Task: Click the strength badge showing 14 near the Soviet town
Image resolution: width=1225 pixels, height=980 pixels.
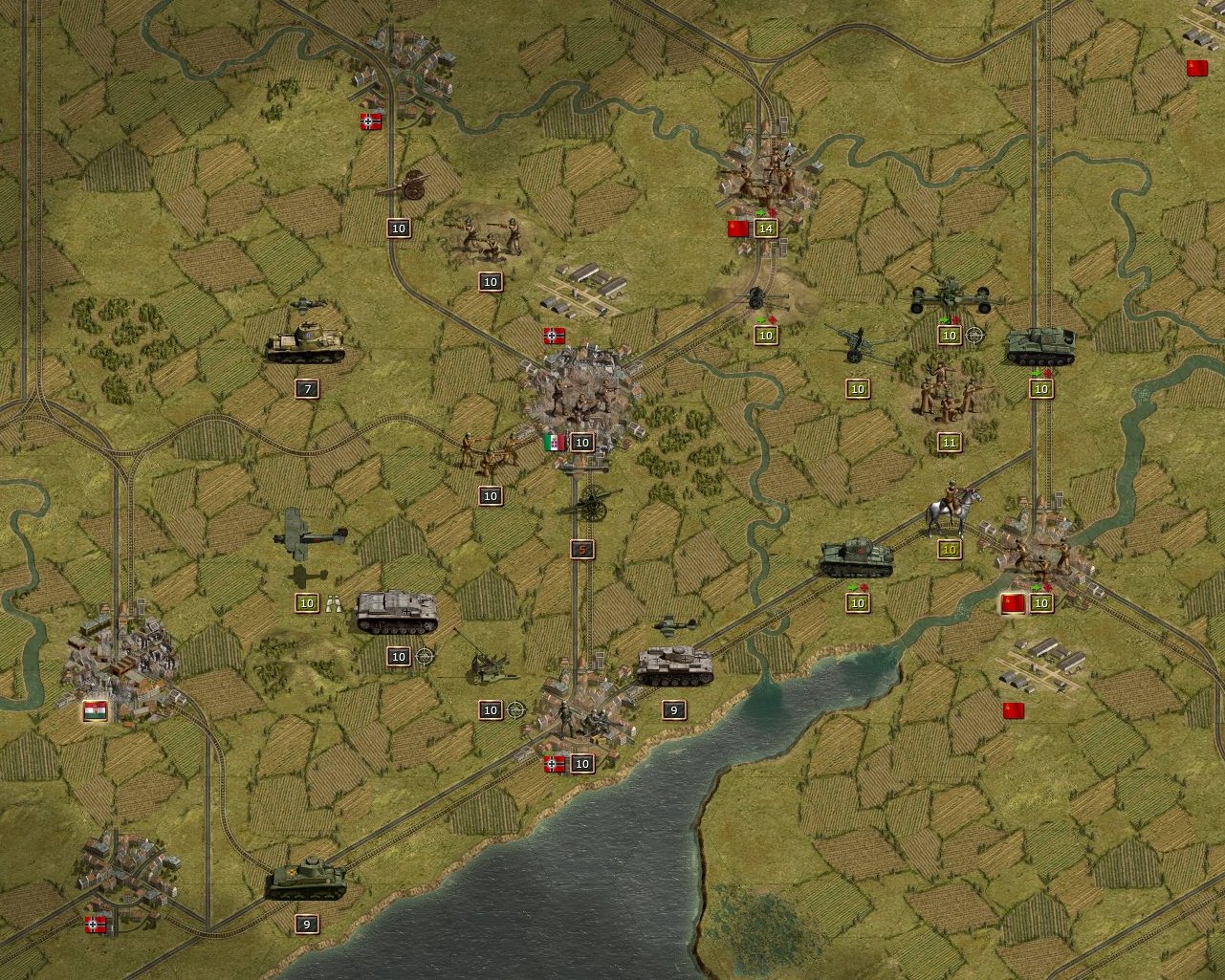Action: pos(767,229)
